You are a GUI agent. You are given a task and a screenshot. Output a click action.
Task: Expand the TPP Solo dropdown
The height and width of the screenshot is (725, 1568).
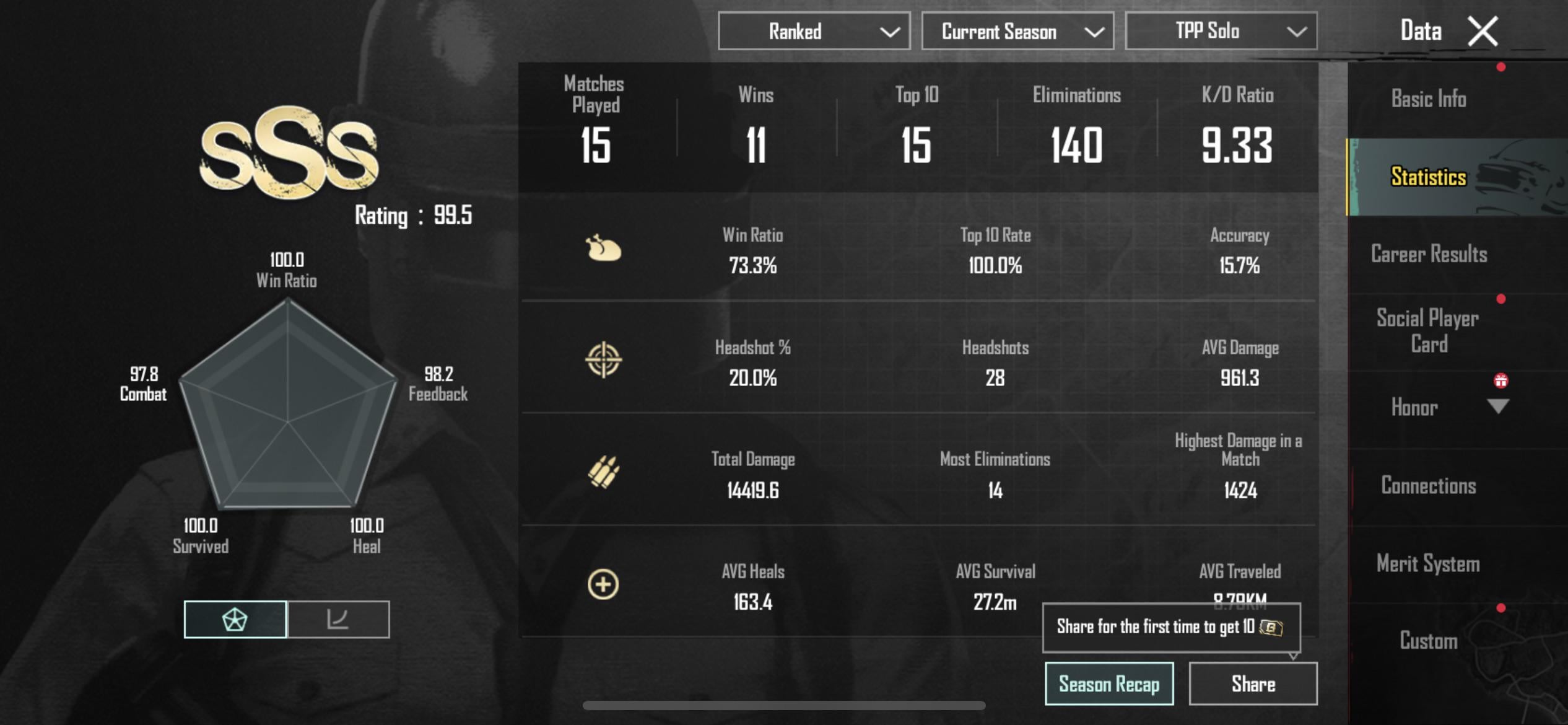click(x=1221, y=31)
